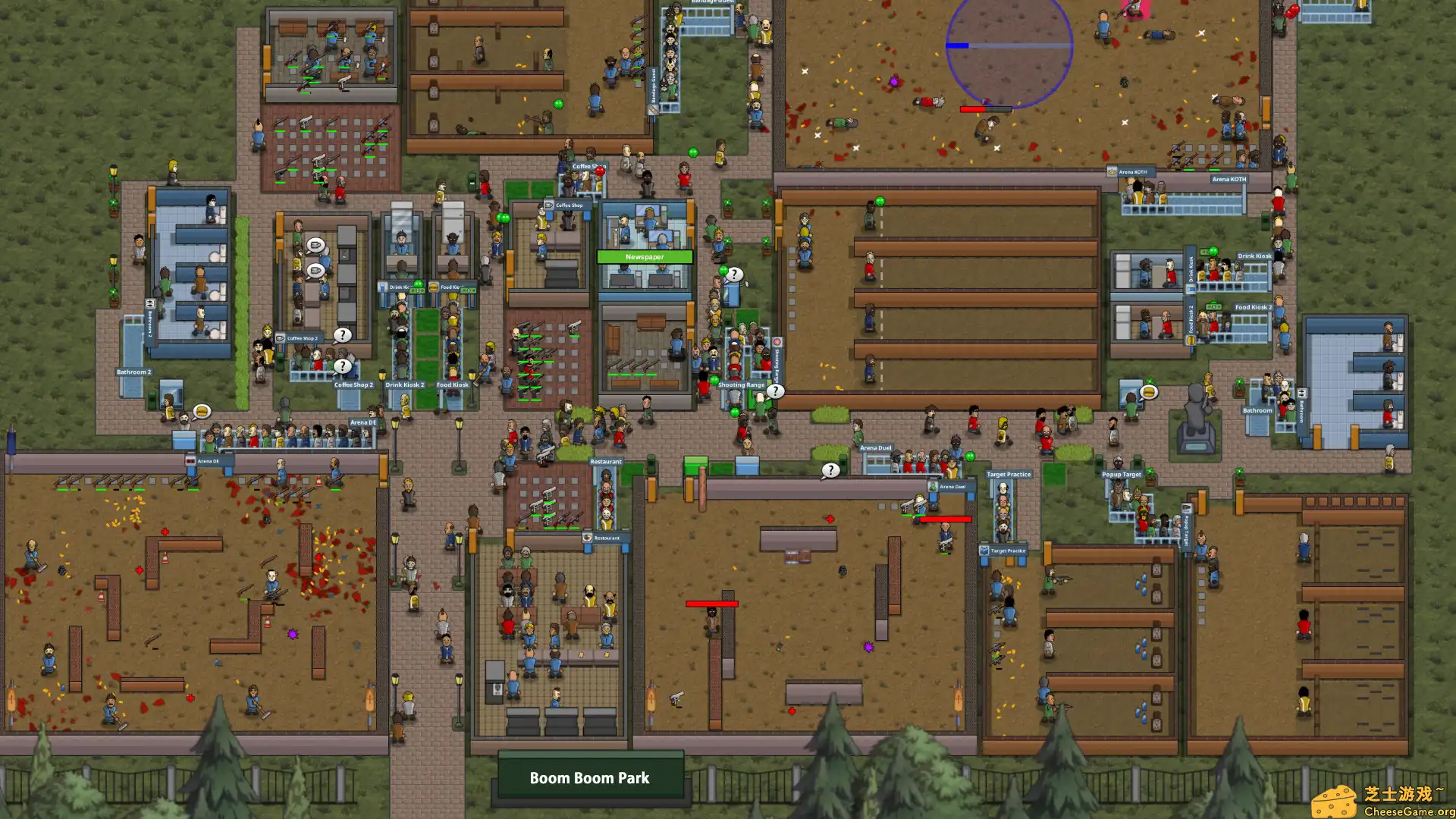Open the Shooting Range name plate

coord(741,384)
